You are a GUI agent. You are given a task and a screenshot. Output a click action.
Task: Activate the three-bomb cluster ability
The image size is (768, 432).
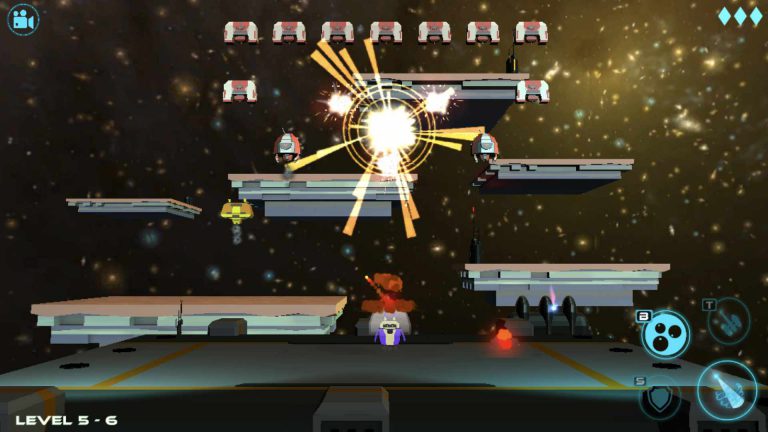[x=666, y=333]
